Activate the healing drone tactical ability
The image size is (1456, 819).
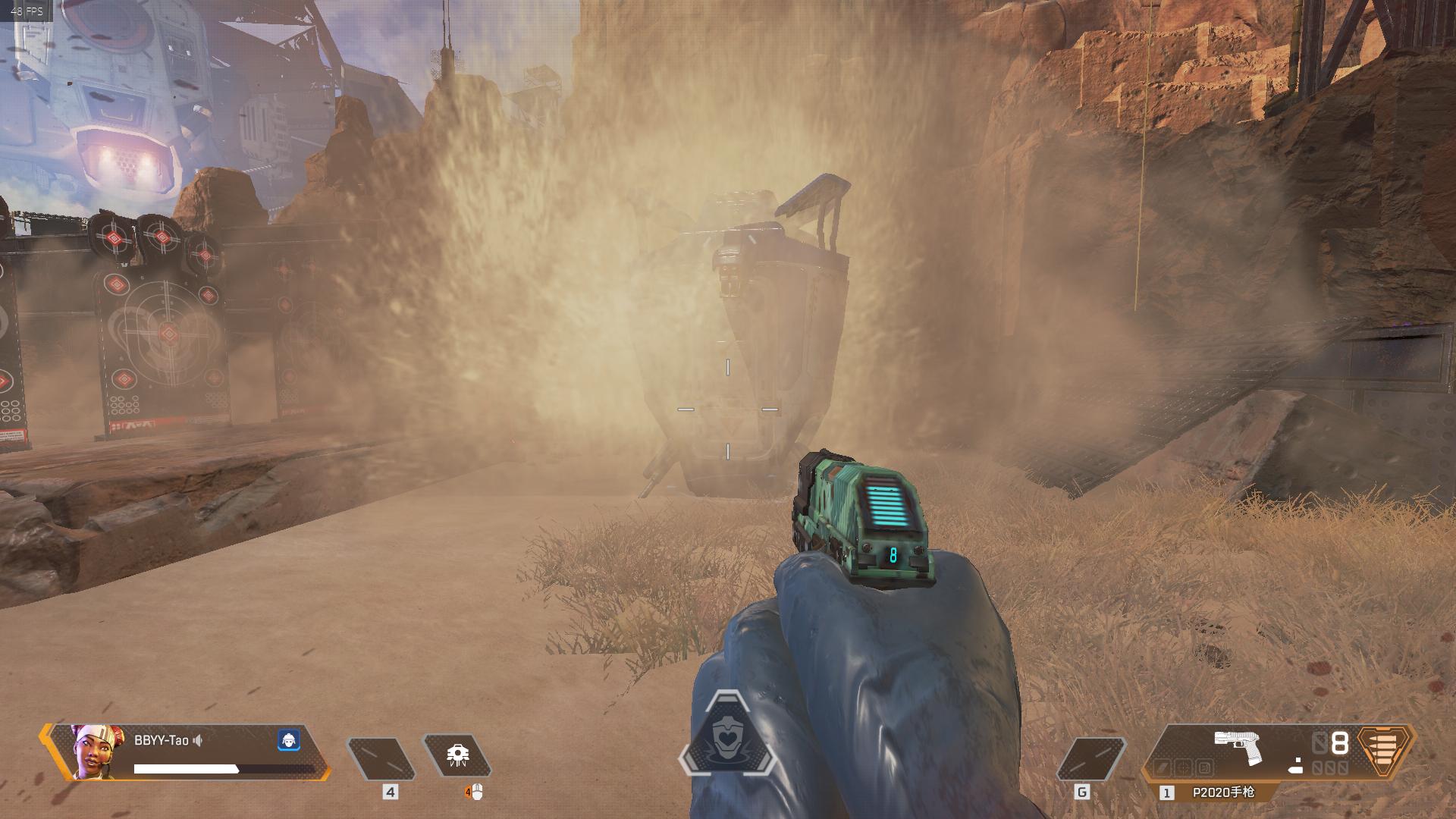[457, 755]
